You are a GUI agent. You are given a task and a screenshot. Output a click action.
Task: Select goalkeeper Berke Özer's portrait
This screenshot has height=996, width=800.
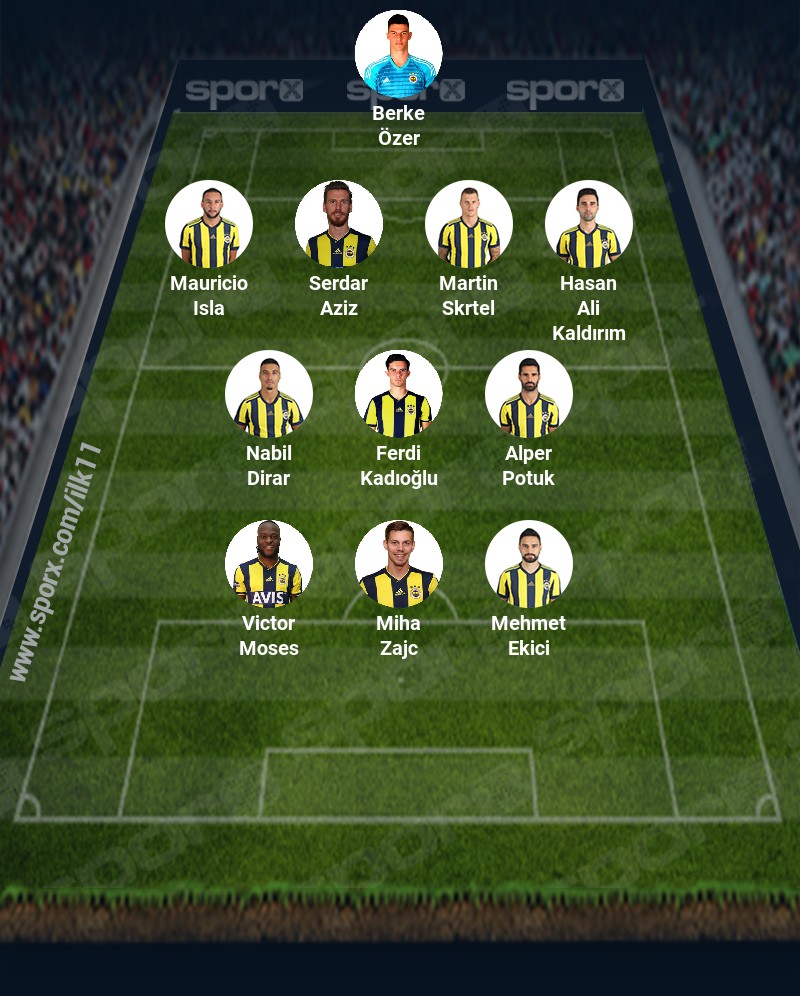399,54
